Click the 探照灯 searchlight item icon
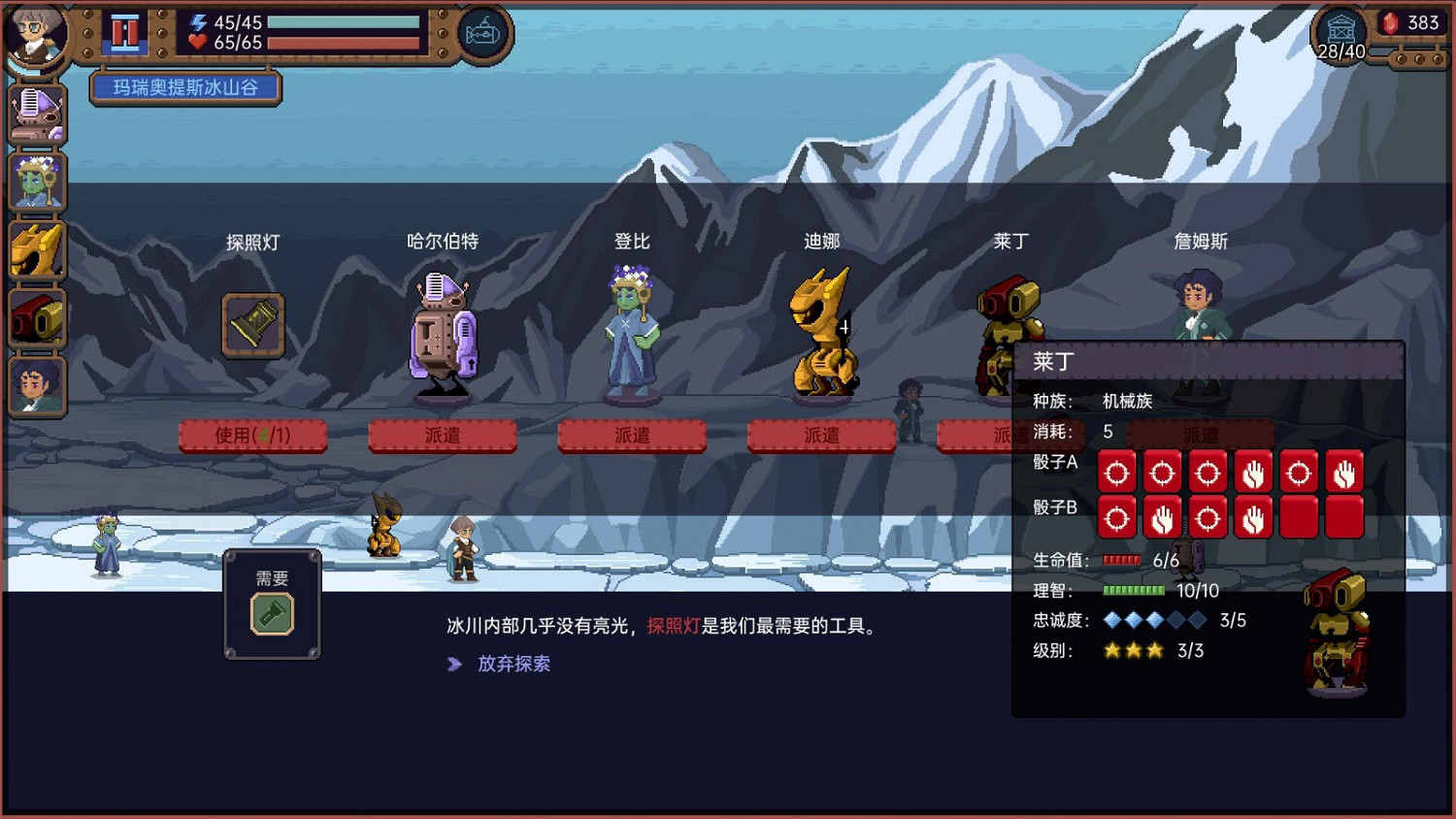 (252, 325)
